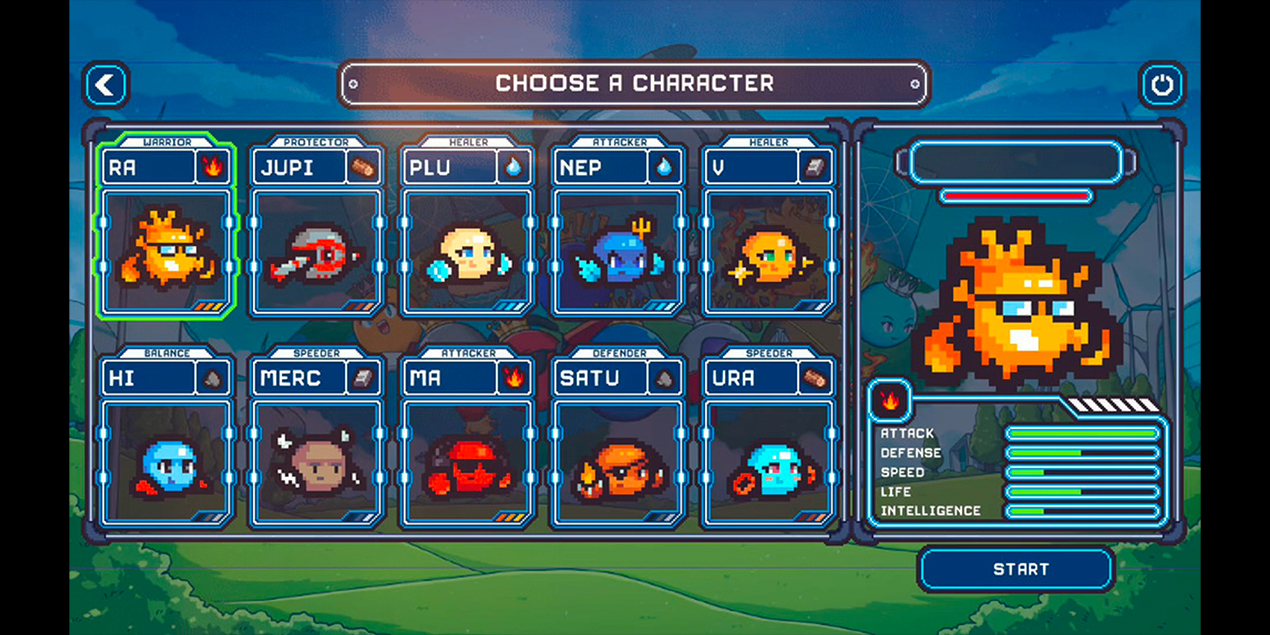Screen dimensions: 1270x635
Task: Click the fire element icon in stats panel
Action: [889, 401]
